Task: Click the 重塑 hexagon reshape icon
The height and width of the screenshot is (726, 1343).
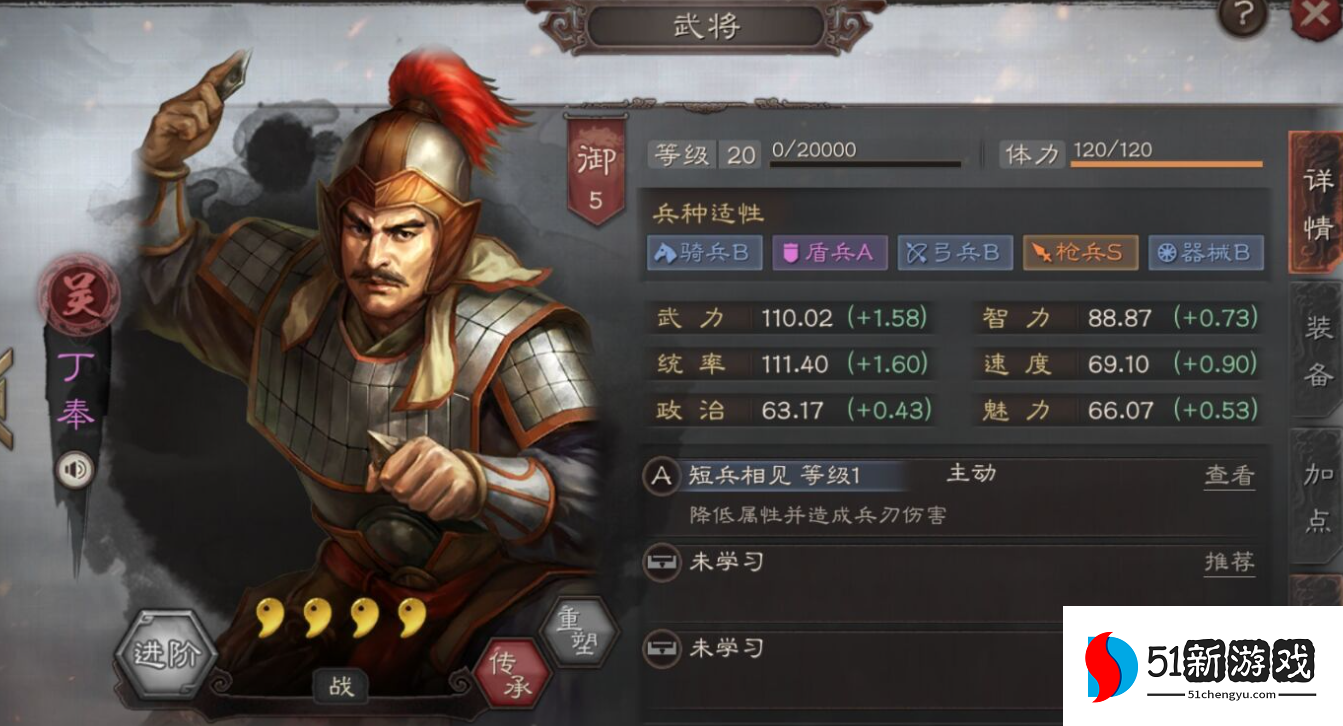Action: click(574, 632)
